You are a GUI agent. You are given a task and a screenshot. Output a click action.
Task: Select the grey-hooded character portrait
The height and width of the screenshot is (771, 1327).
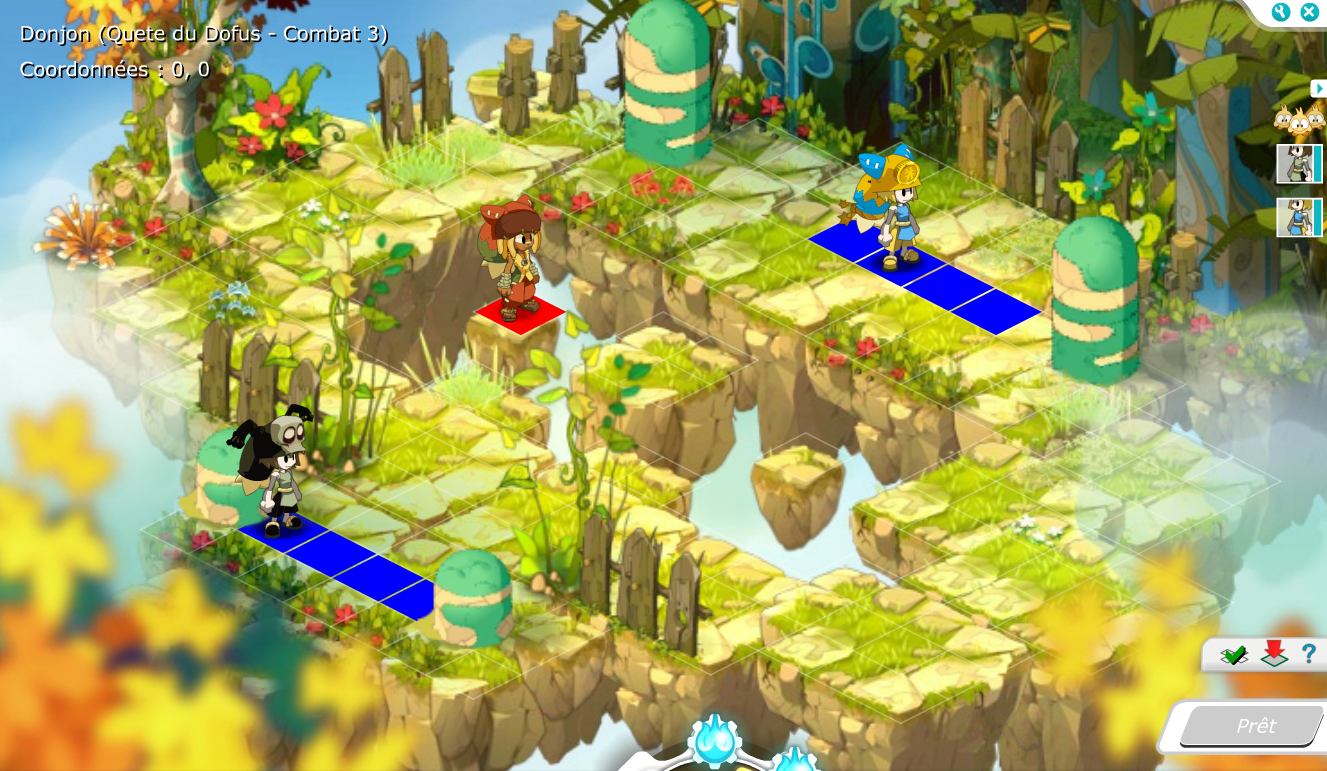[1296, 164]
